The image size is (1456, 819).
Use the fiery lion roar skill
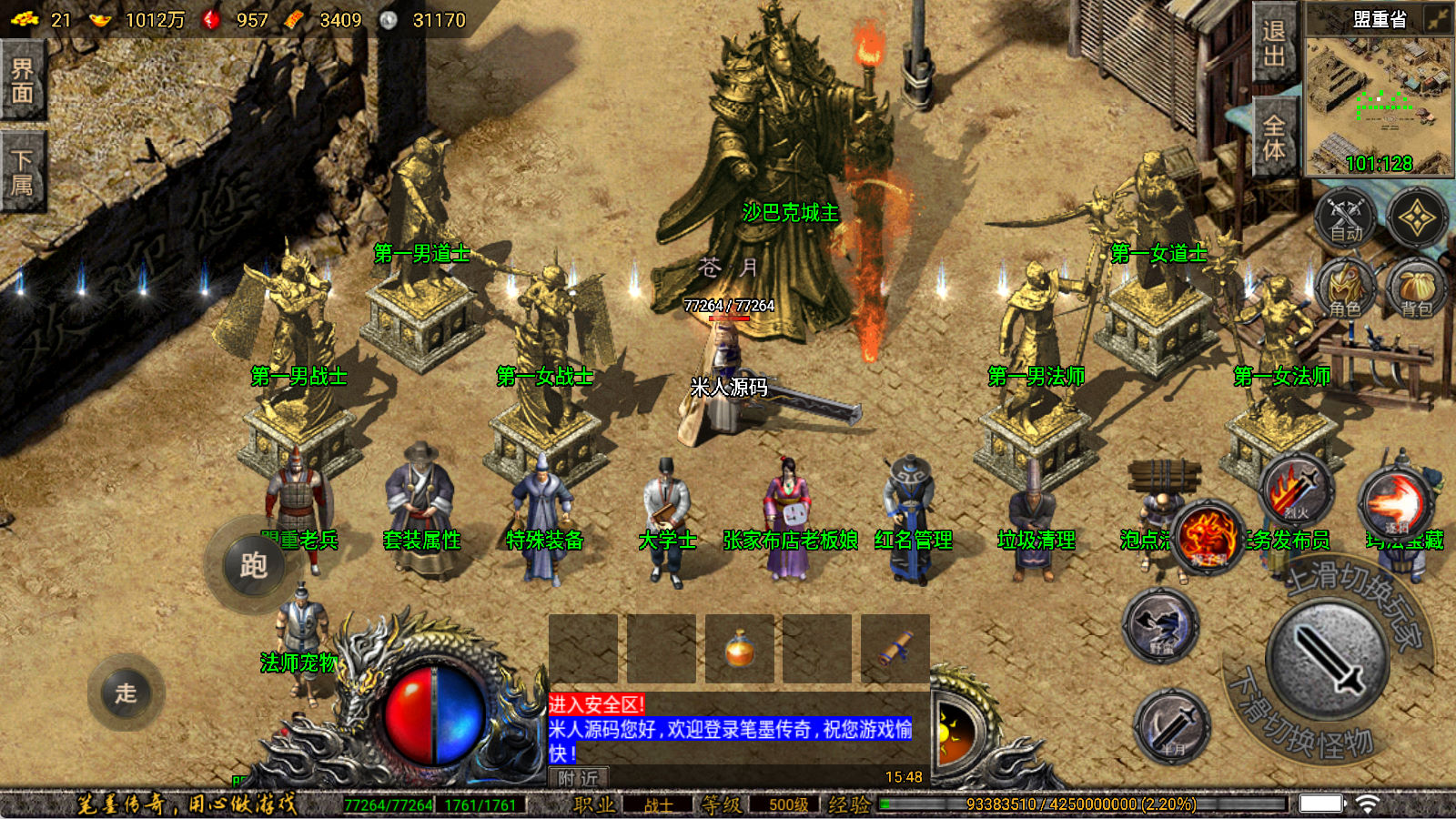point(1207,537)
